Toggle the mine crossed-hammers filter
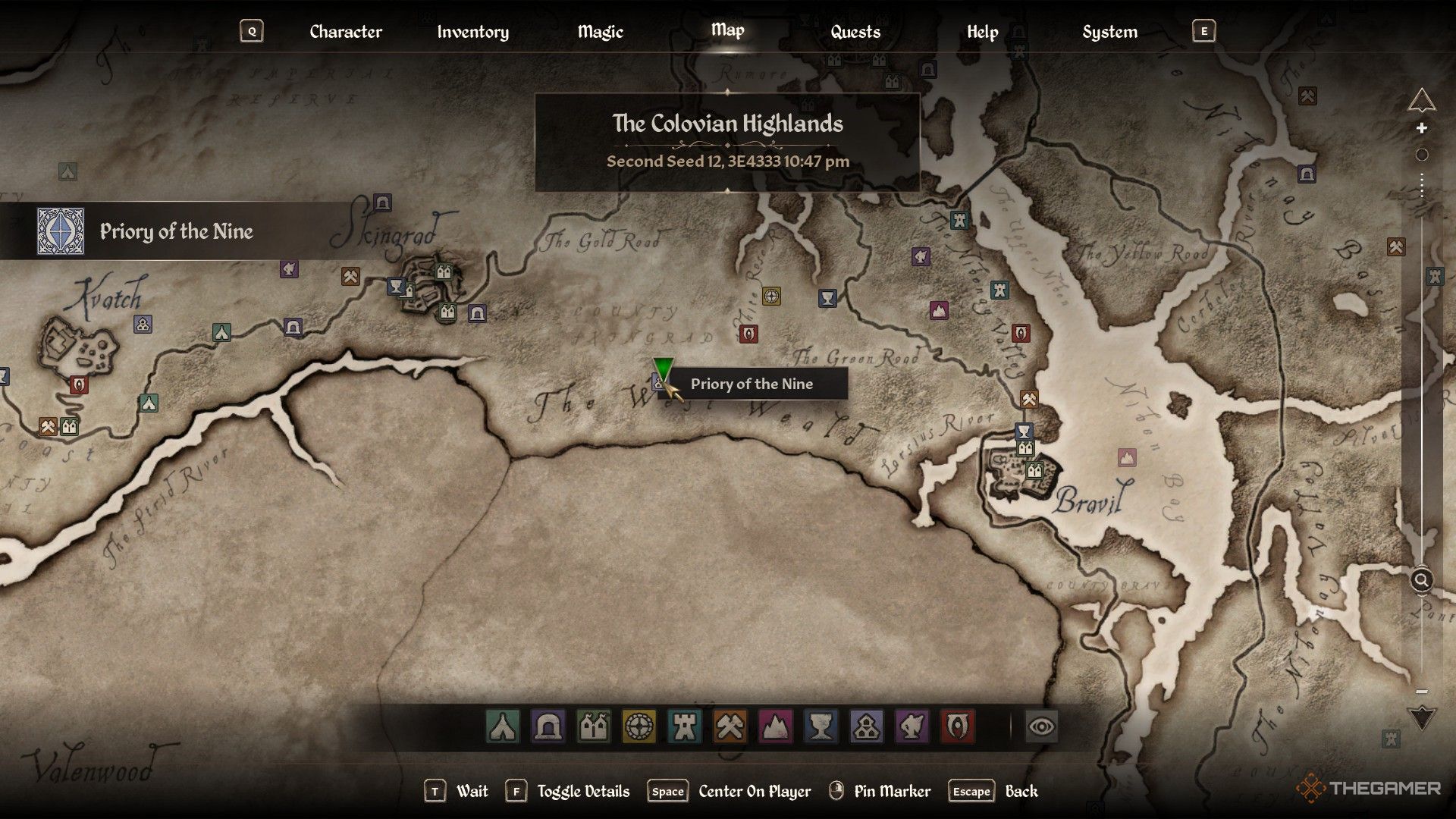 (x=730, y=726)
